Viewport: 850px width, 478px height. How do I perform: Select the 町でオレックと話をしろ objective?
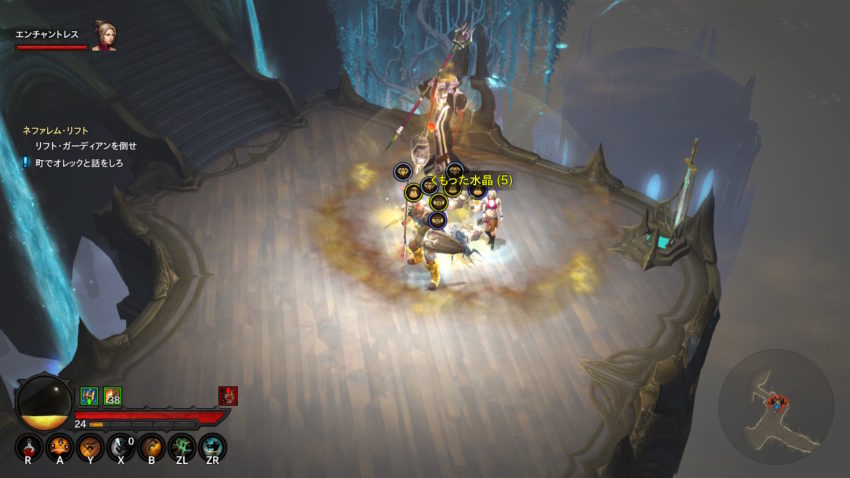[79, 161]
